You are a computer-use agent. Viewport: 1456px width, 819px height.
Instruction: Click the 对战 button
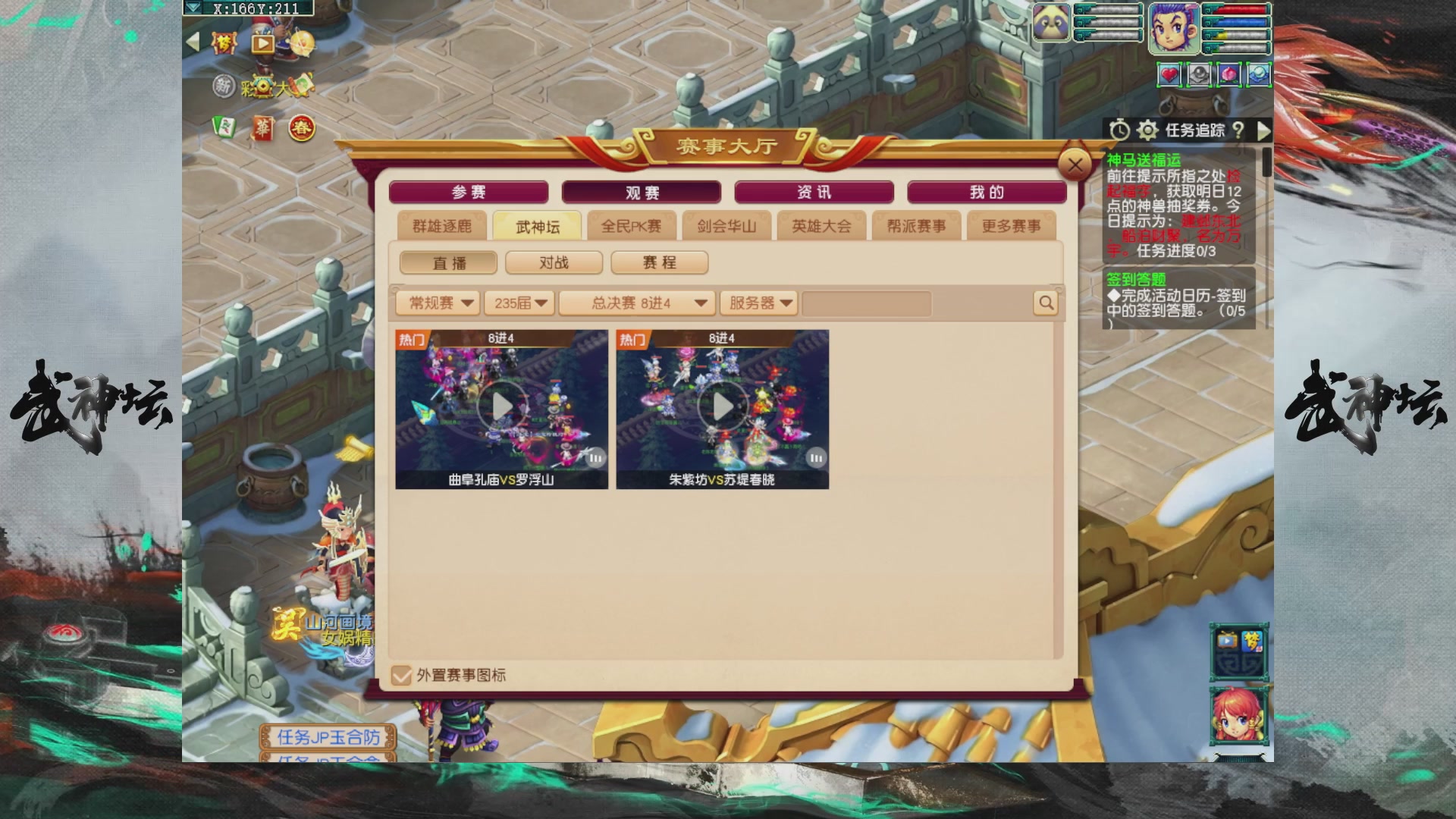[553, 262]
